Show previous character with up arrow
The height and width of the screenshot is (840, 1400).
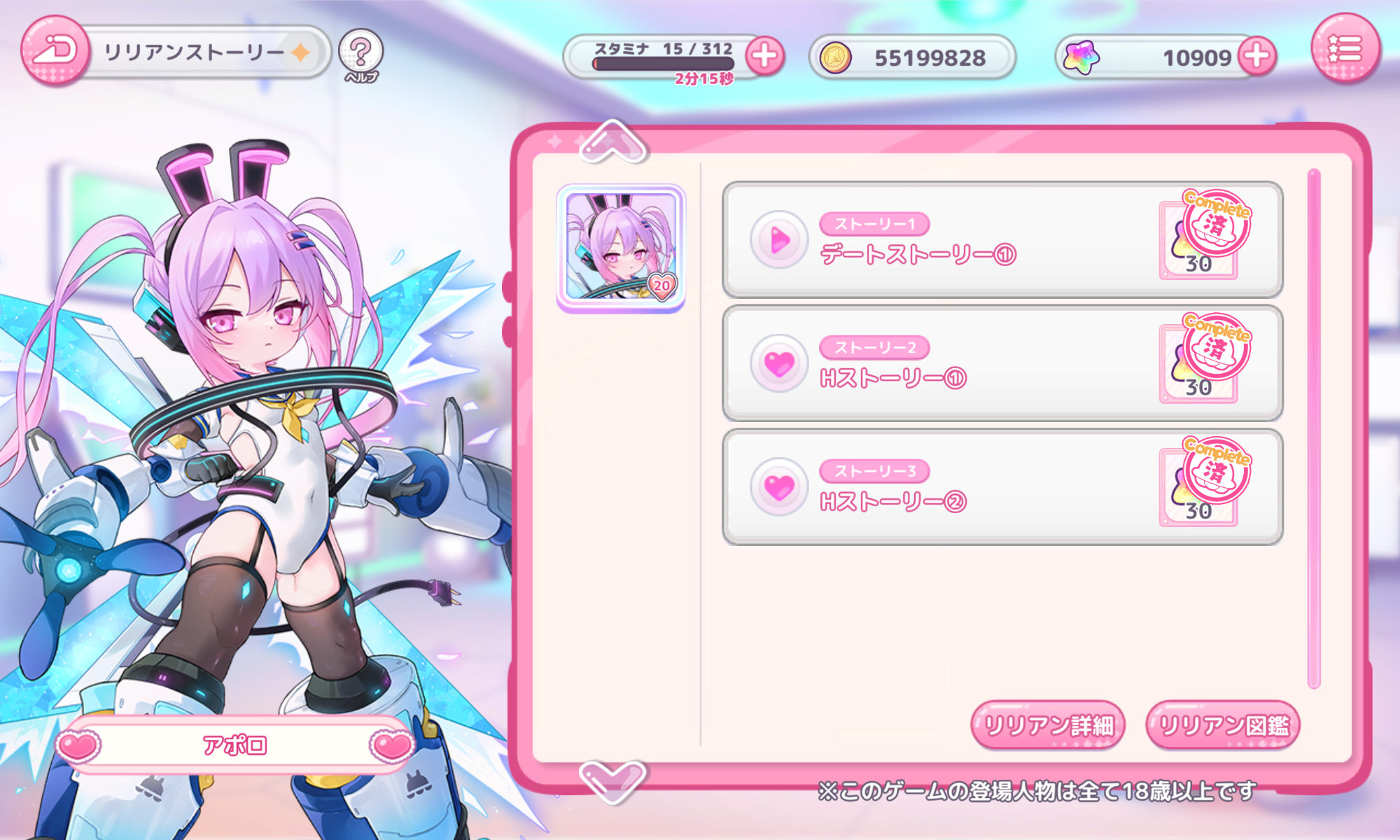[x=612, y=141]
